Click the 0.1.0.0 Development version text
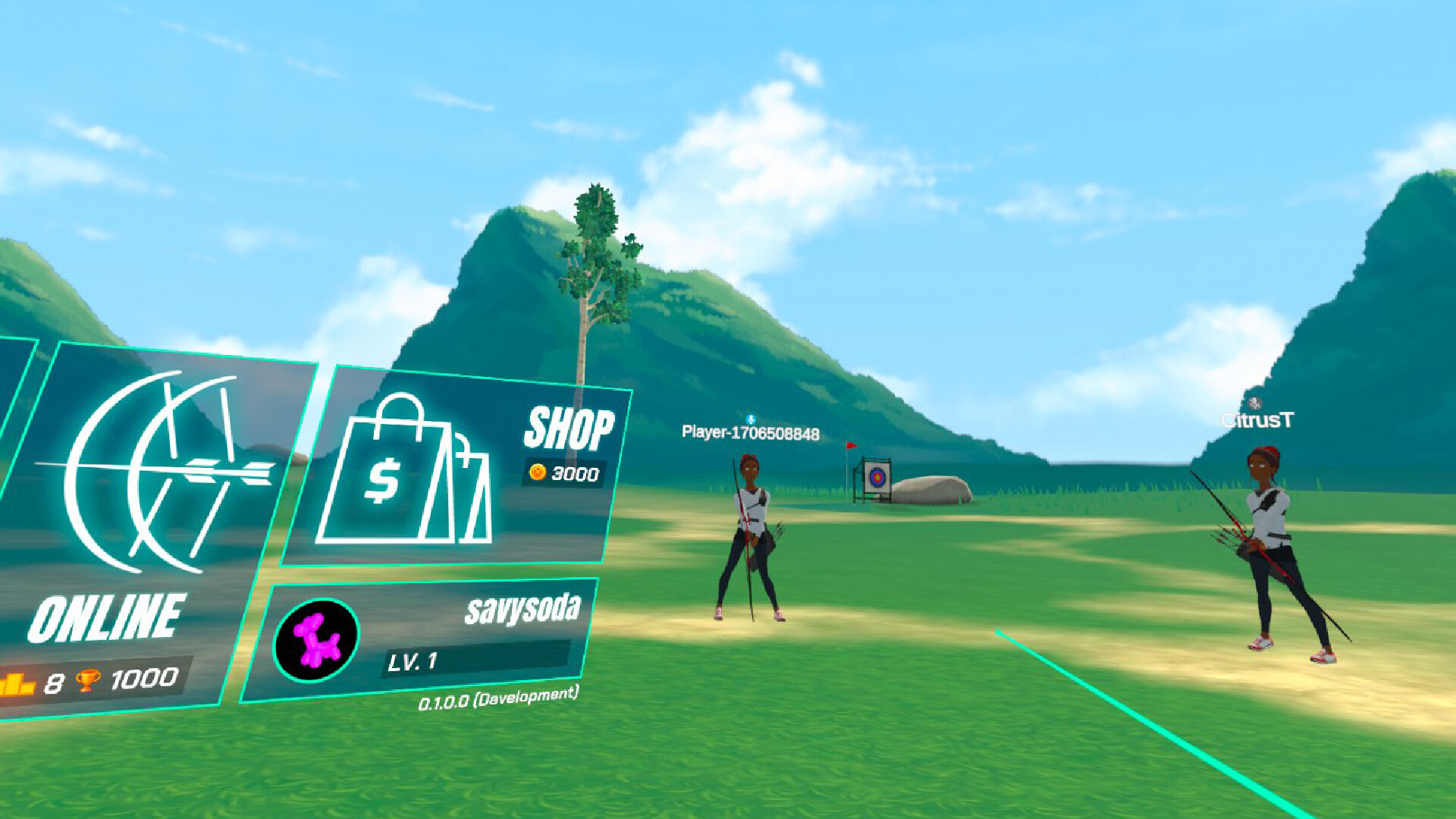1456x819 pixels. 500,700
